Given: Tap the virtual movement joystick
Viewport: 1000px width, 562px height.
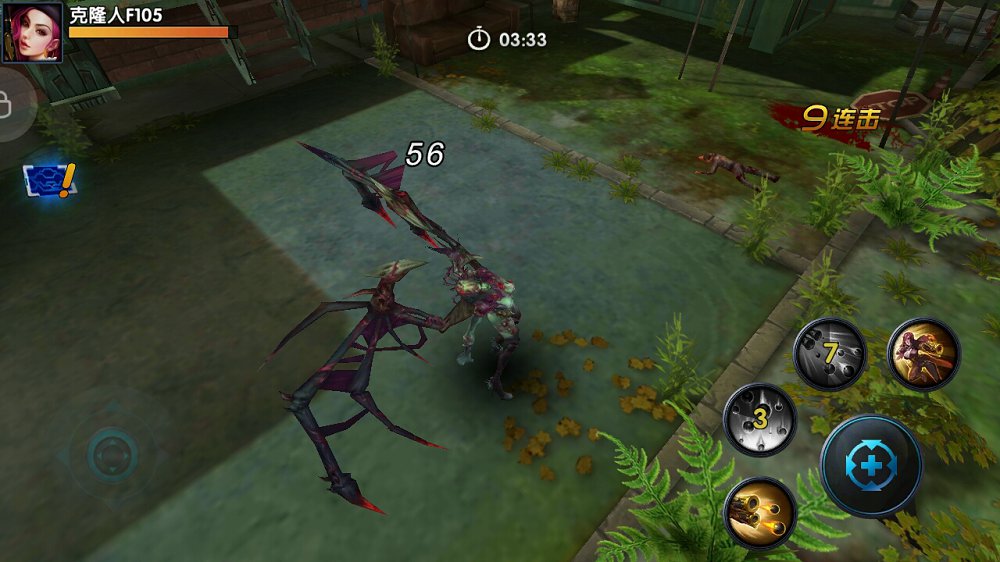Looking at the screenshot, I should point(110,454).
